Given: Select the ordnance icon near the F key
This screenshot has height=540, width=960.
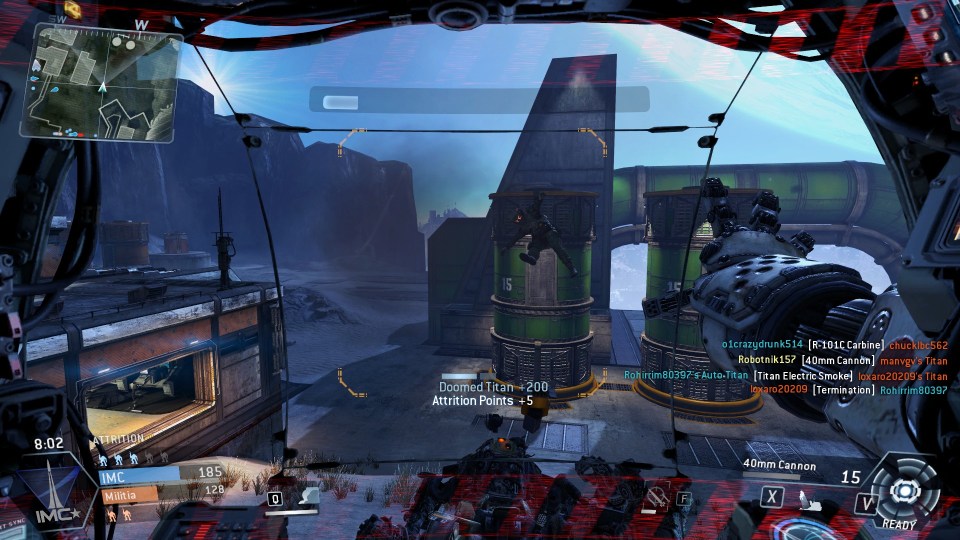Looking at the screenshot, I should [657, 495].
